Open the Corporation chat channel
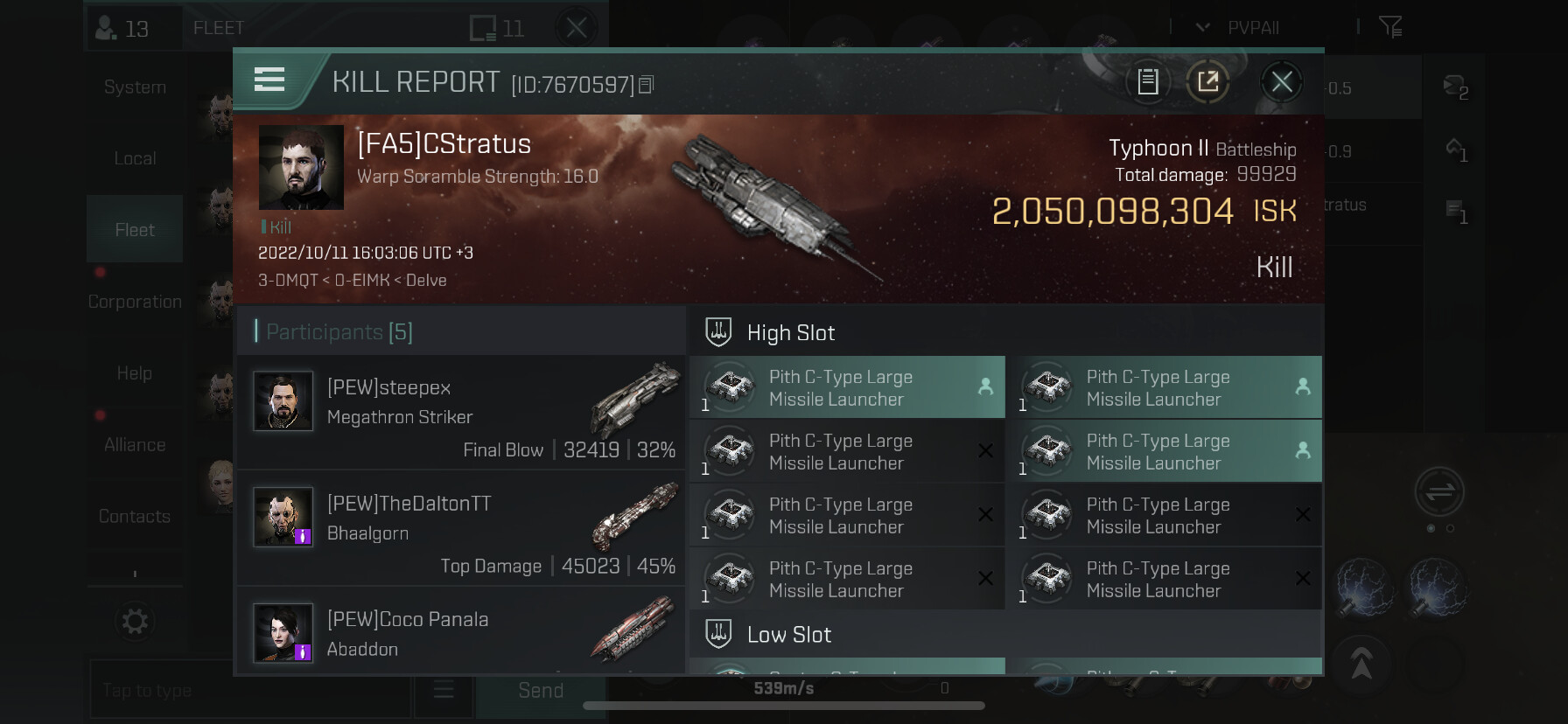1568x724 pixels. (x=135, y=302)
